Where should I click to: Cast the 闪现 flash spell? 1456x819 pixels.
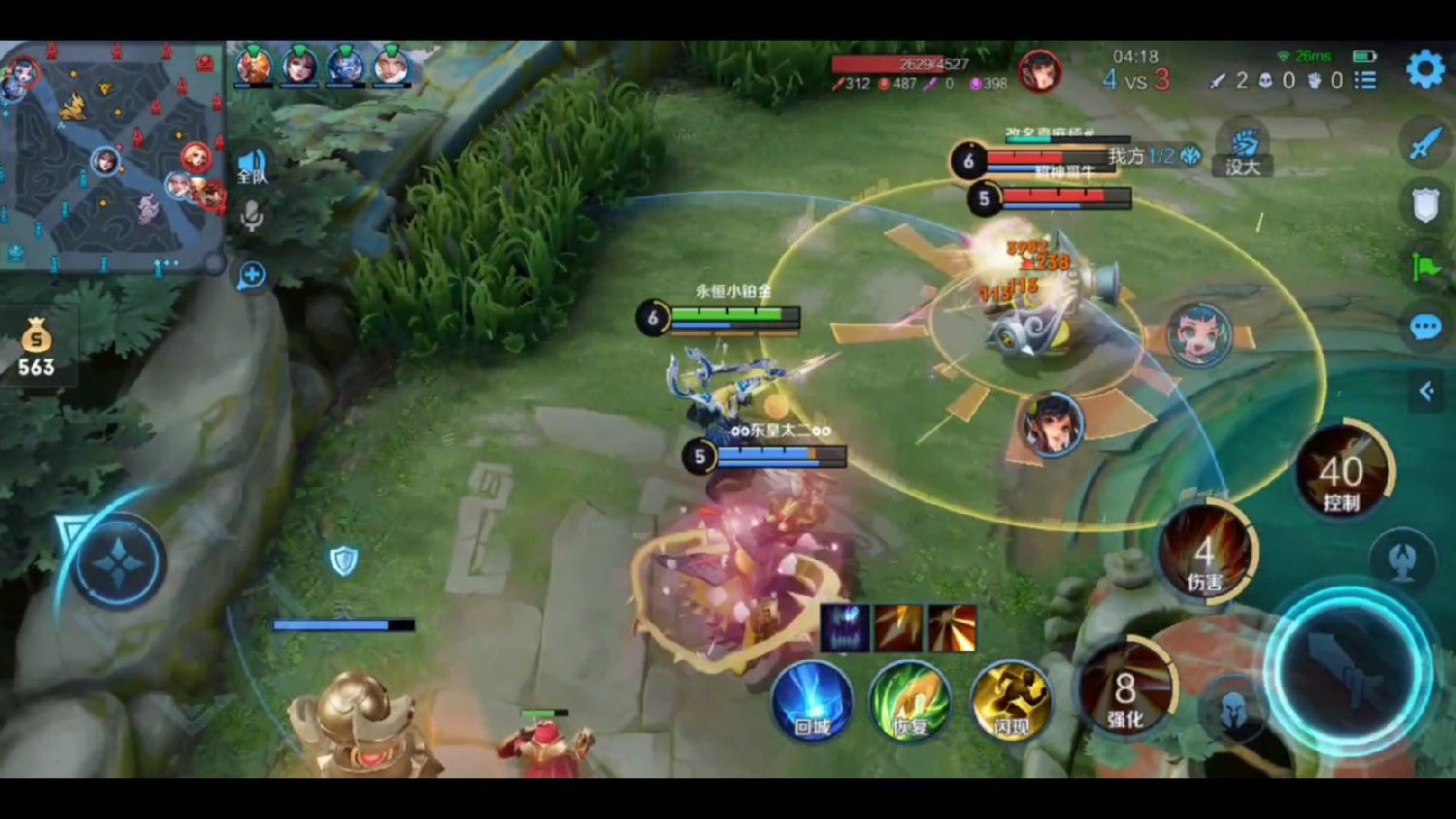(x=1009, y=701)
